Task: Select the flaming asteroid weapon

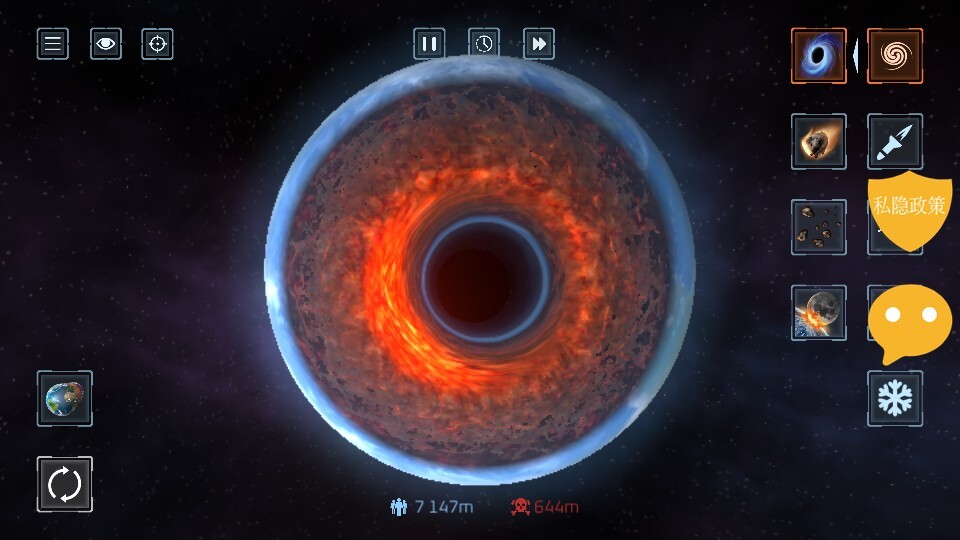Action: pyautogui.click(x=819, y=142)
